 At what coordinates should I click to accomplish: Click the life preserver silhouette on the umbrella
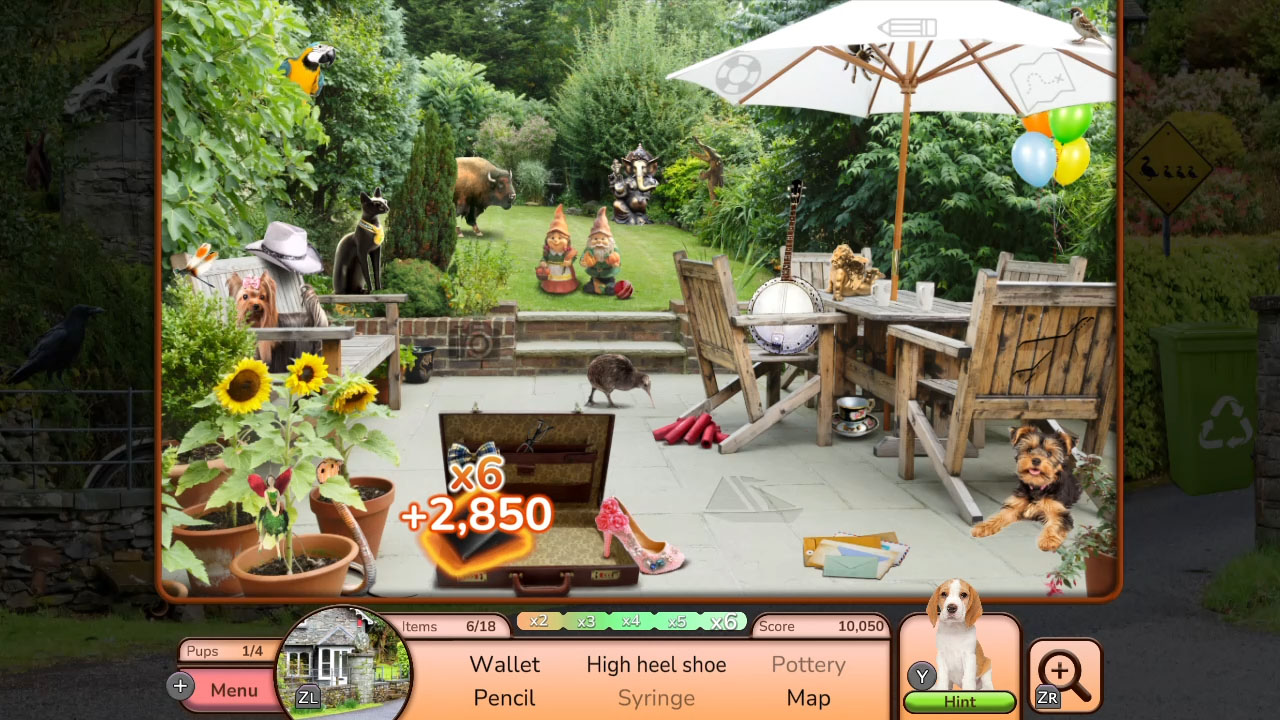coord(739,73)
